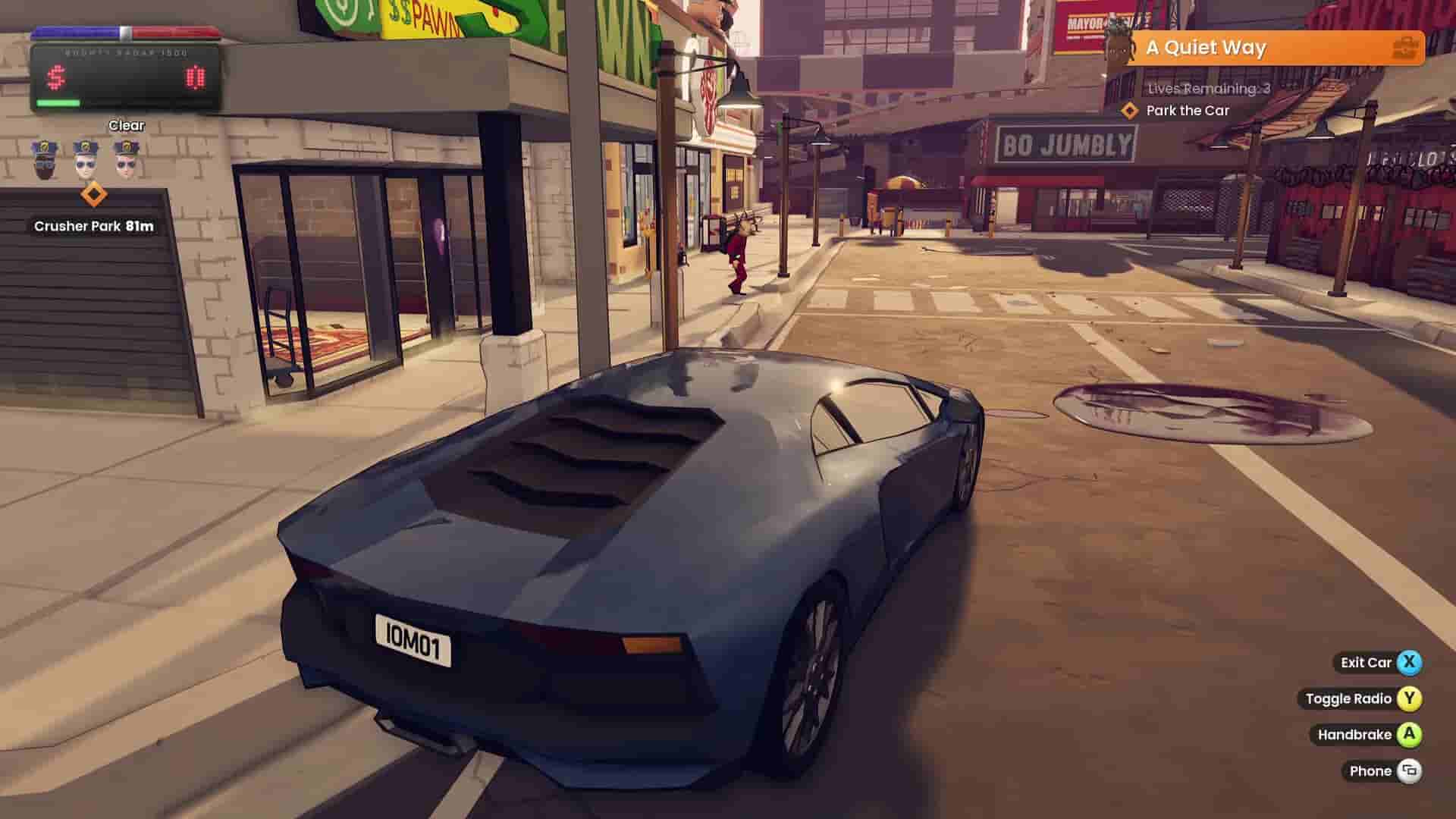Image resolution: width=1456 pixels, height=819 pixels.
Task: Select the Park the Car objective text
Action: 1188,110
